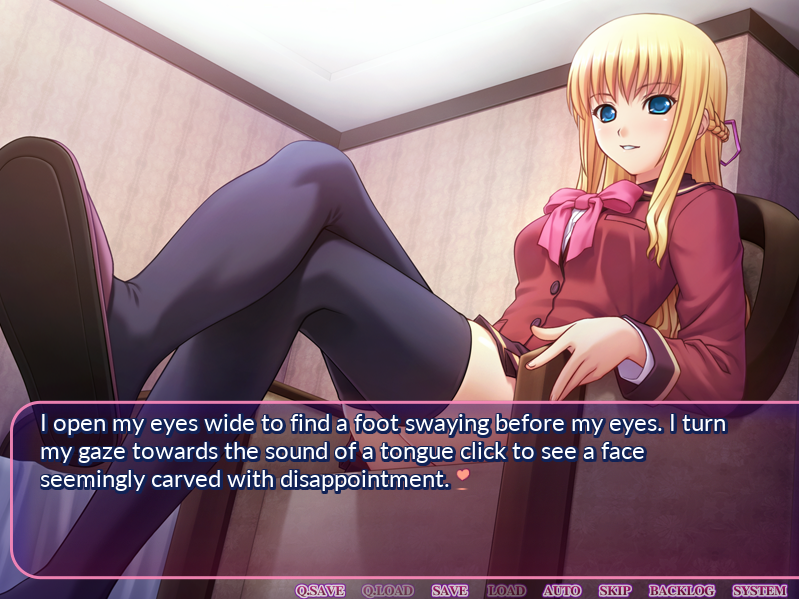Activate SKIP to fast-forward dialogue
The image size is (799, 599).
pyautogui.click(x=615, y=591)
